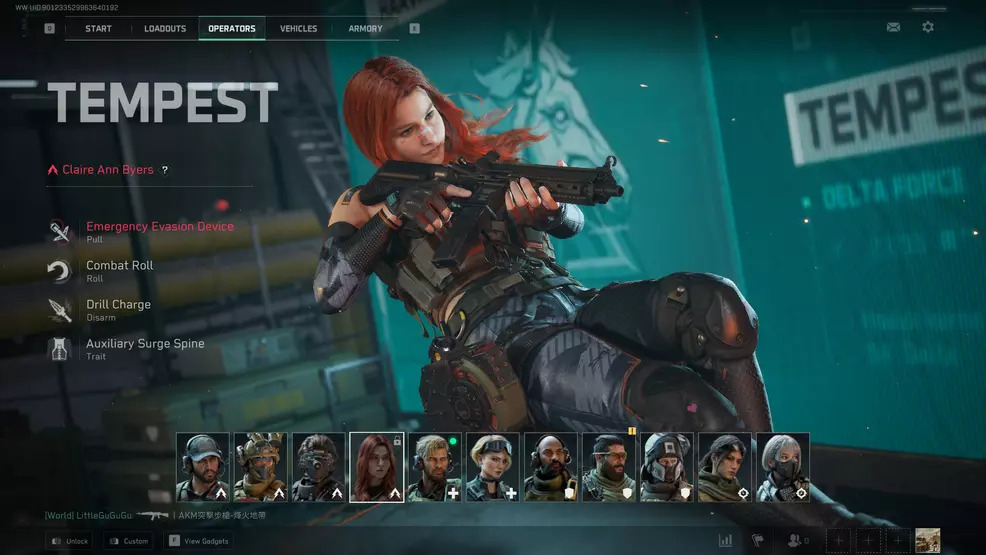986x555 pixels.
Task: Select the red-haired Tempest operator portrait
Action: pos(377,466)
